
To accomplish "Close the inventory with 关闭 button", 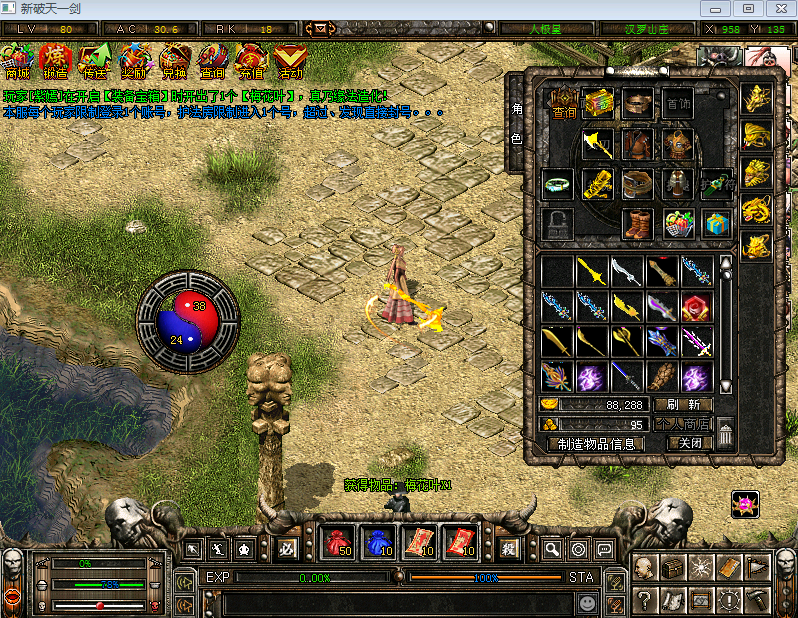I will tap(689, 443).
